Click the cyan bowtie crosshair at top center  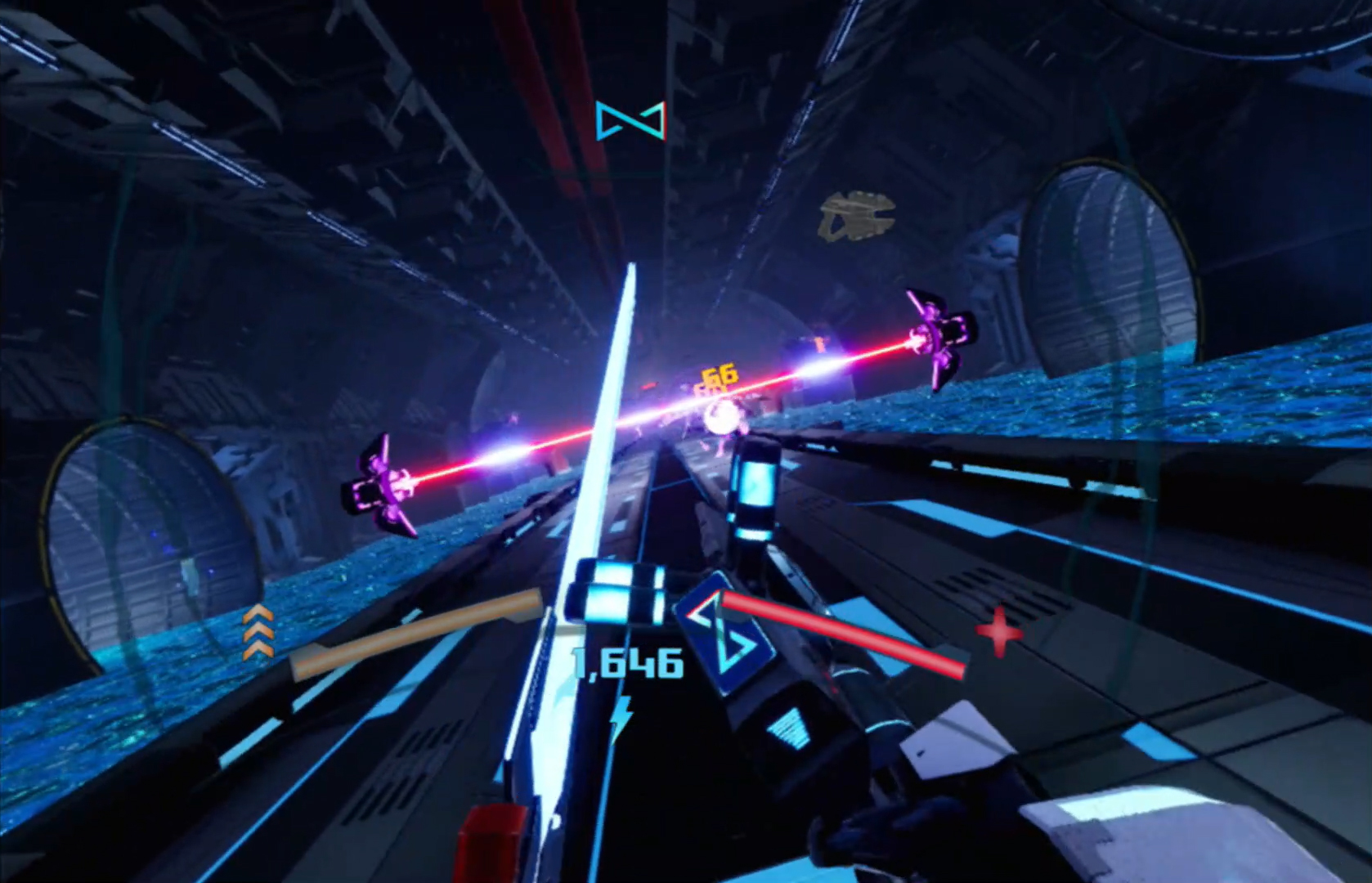630,121
